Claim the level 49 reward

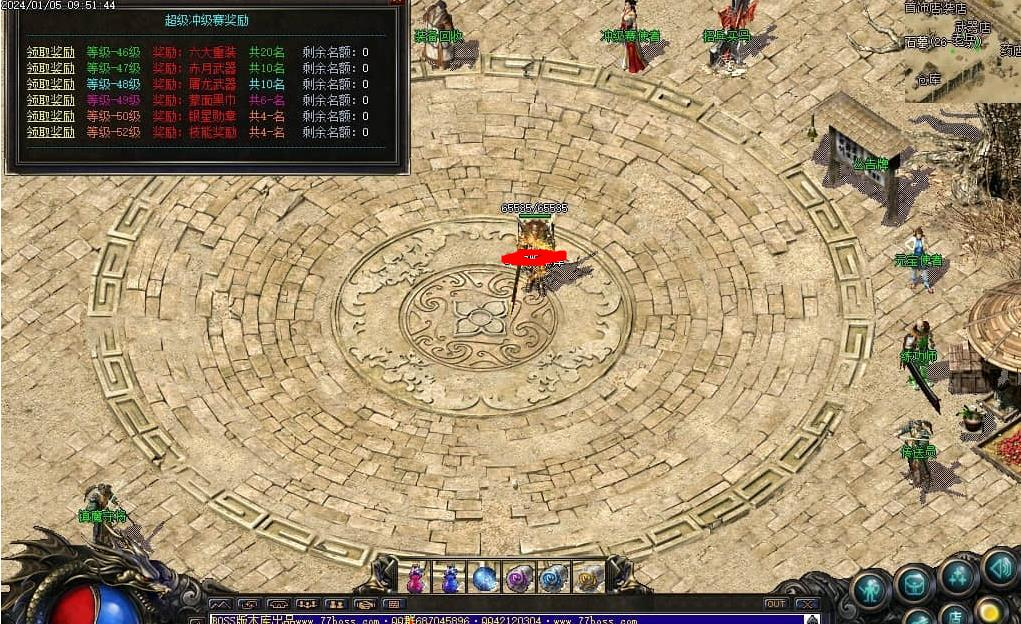50,100
